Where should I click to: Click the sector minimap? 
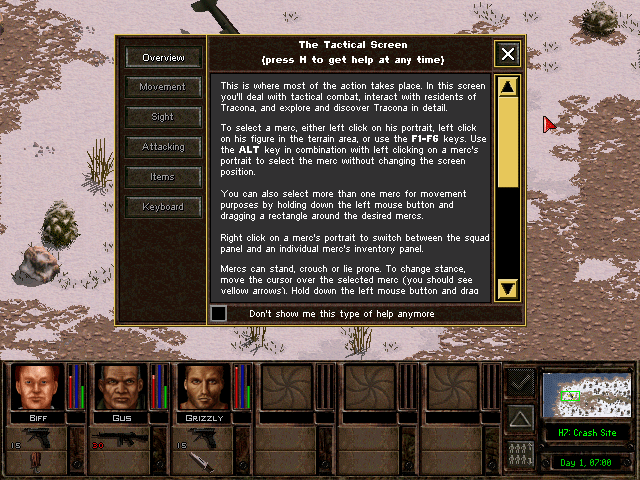point(586,394)
